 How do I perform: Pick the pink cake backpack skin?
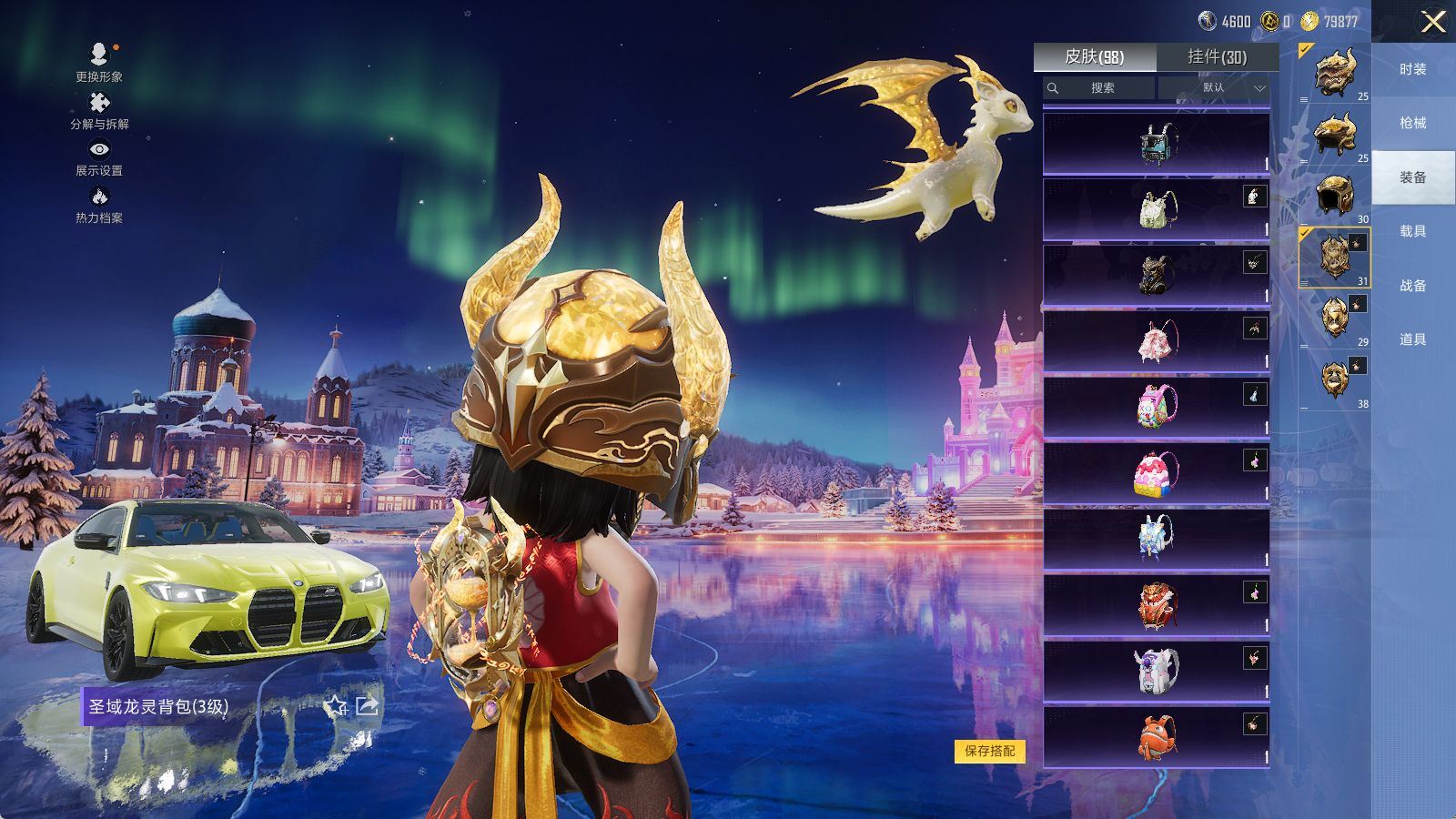pyautogui.click(x=1156, y=474)
